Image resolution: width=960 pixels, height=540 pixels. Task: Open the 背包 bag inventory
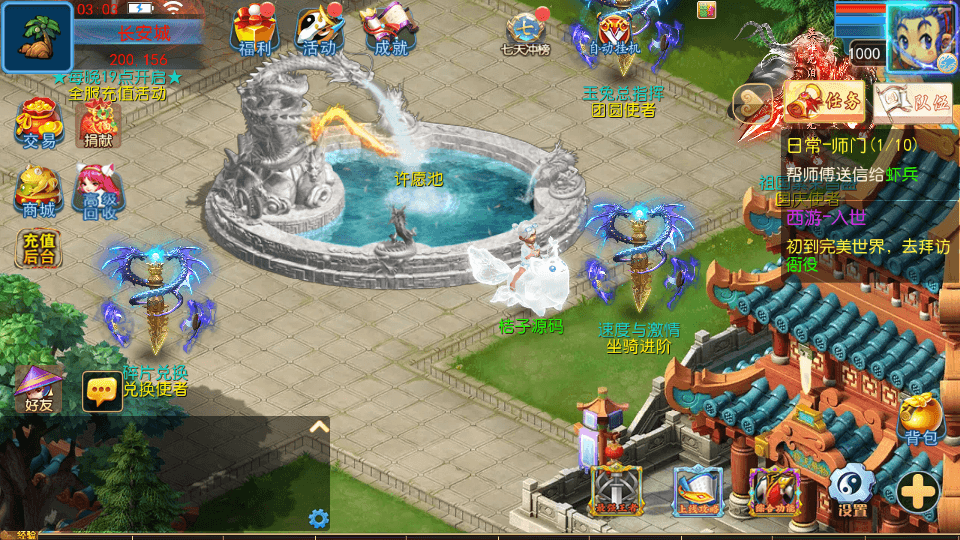[921, 420]
